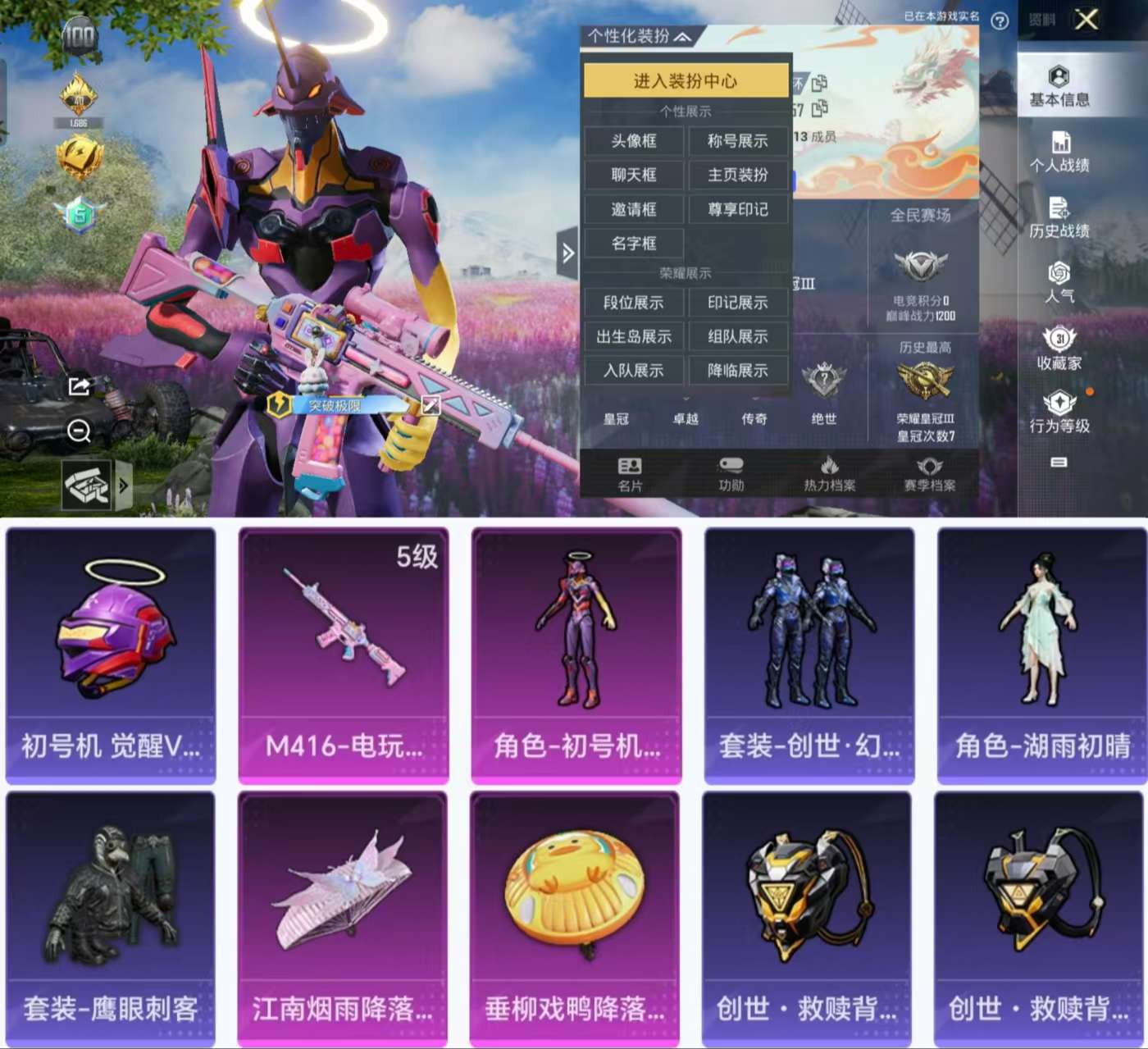
Task: Switch to 基本信息 basic info tab
Action: click(x=1059, y=87)
